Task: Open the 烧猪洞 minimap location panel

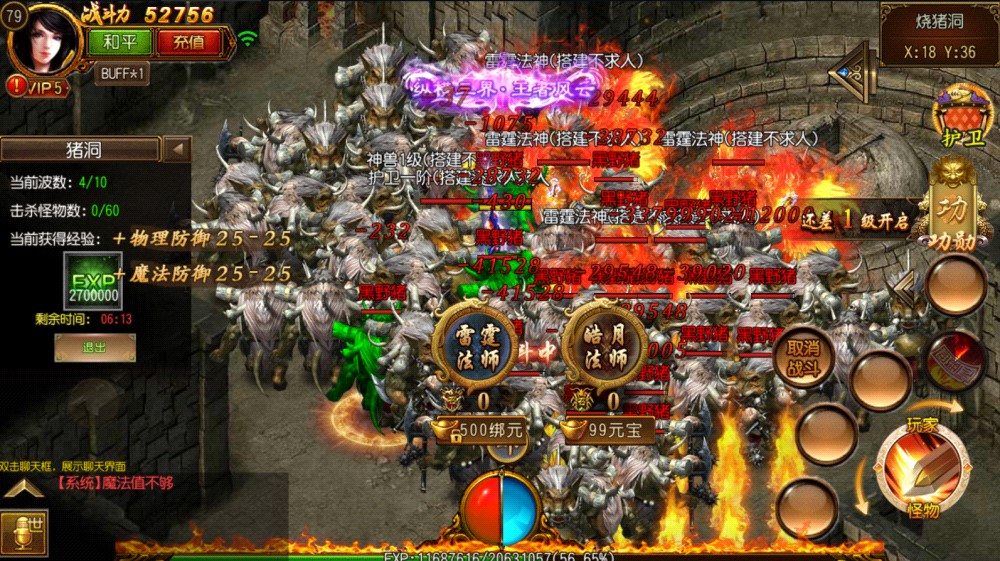Action: pyautogui.click(x=939, y=34)
